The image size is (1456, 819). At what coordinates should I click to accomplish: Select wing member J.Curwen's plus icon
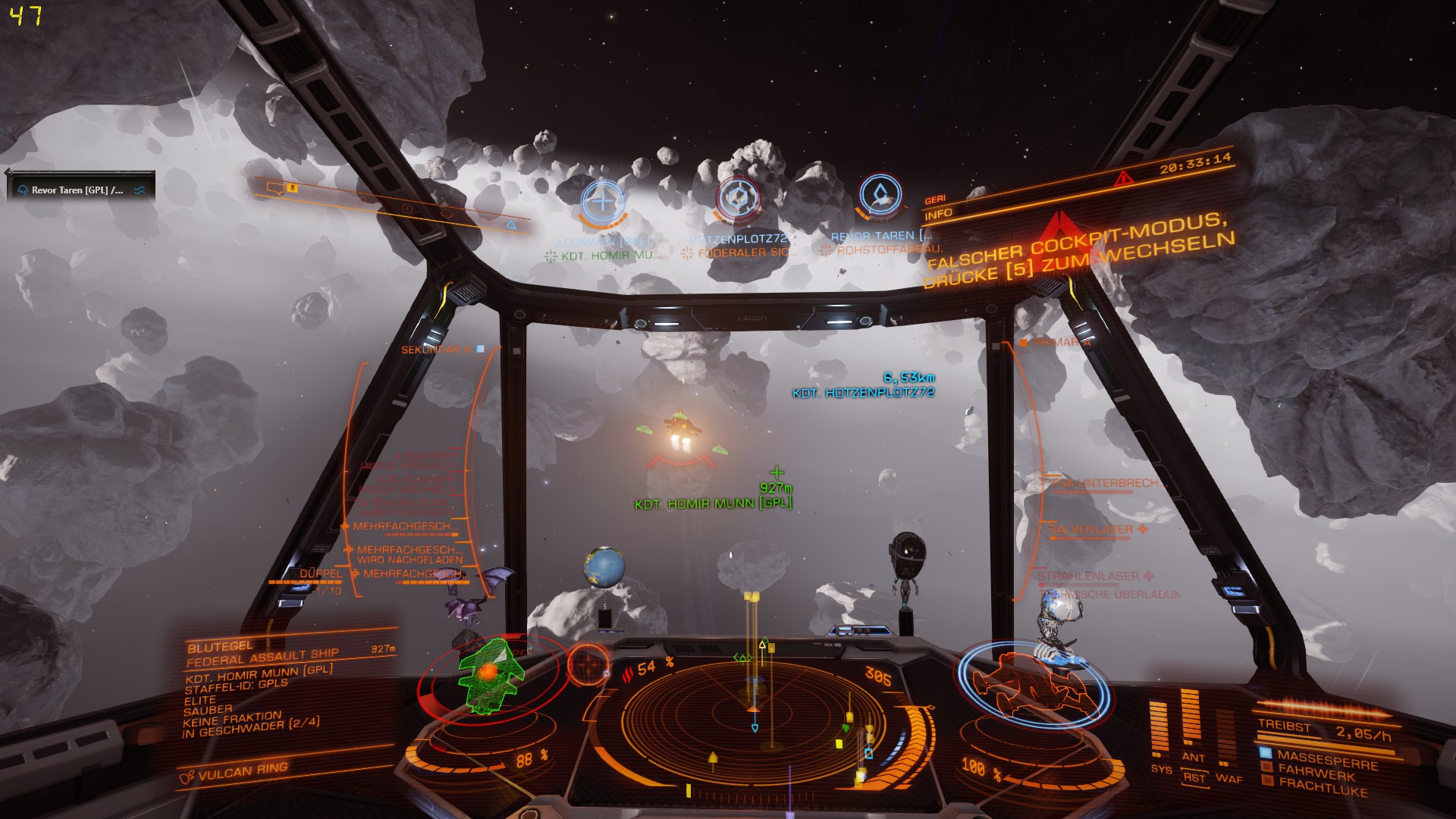point(603,201)
